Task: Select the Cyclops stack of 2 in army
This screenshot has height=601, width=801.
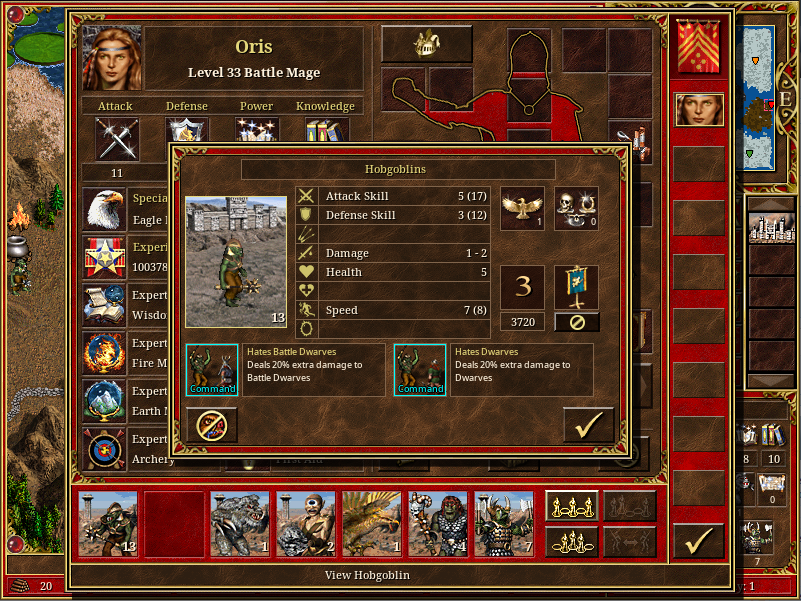Action: [x=305, y=523]
